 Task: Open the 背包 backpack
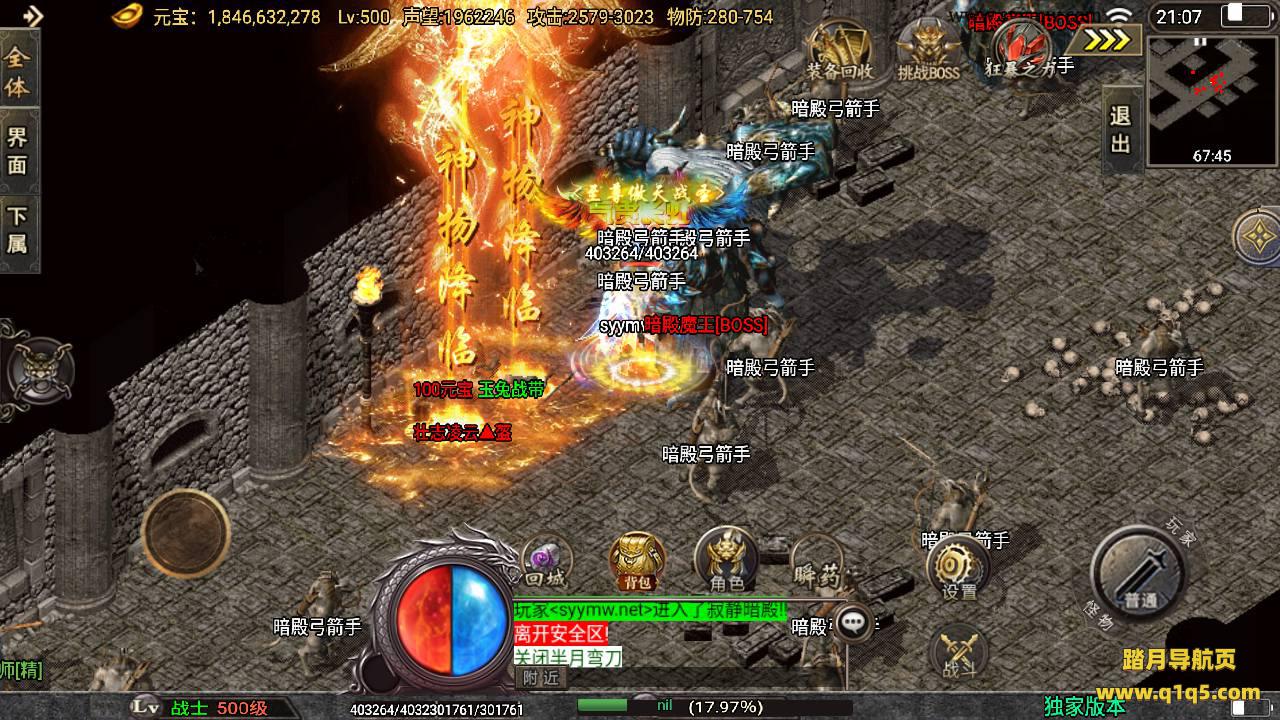[x=638, y=561]
